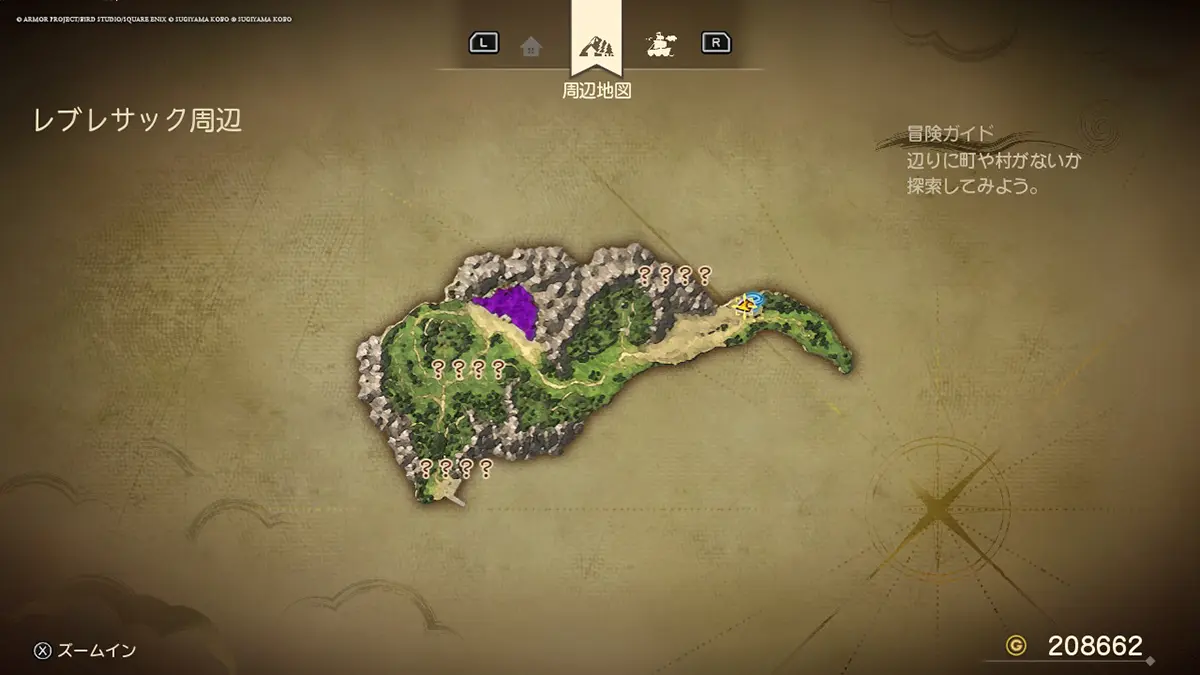Switch to the house town map tab
1200x675 pixels.
(531, 45)
